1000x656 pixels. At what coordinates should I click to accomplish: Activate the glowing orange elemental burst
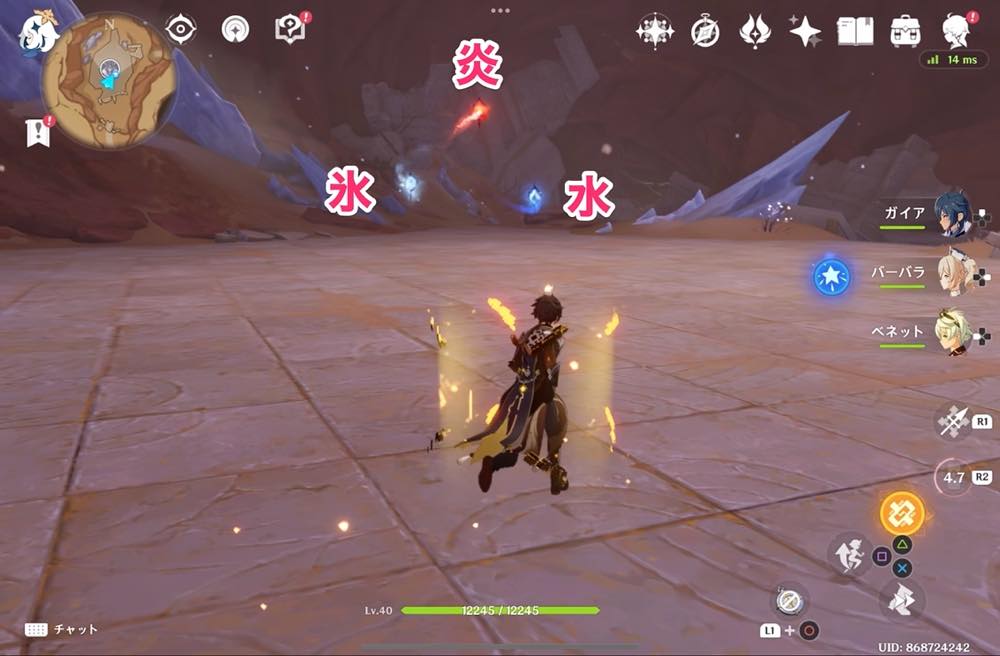[902, 513]
